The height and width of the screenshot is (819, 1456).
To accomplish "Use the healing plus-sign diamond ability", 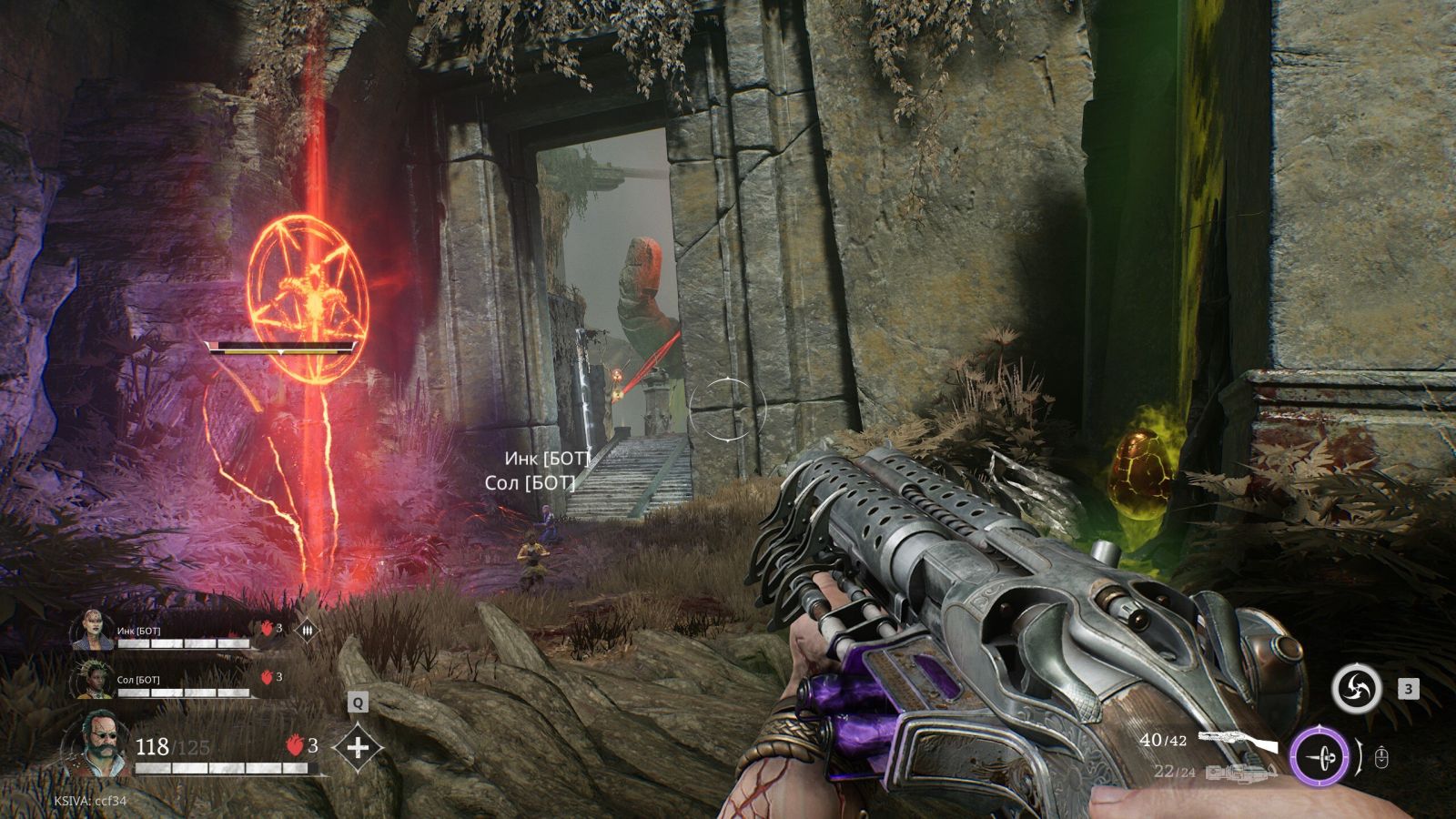I will pyautogui.click(x=359, y=748).
